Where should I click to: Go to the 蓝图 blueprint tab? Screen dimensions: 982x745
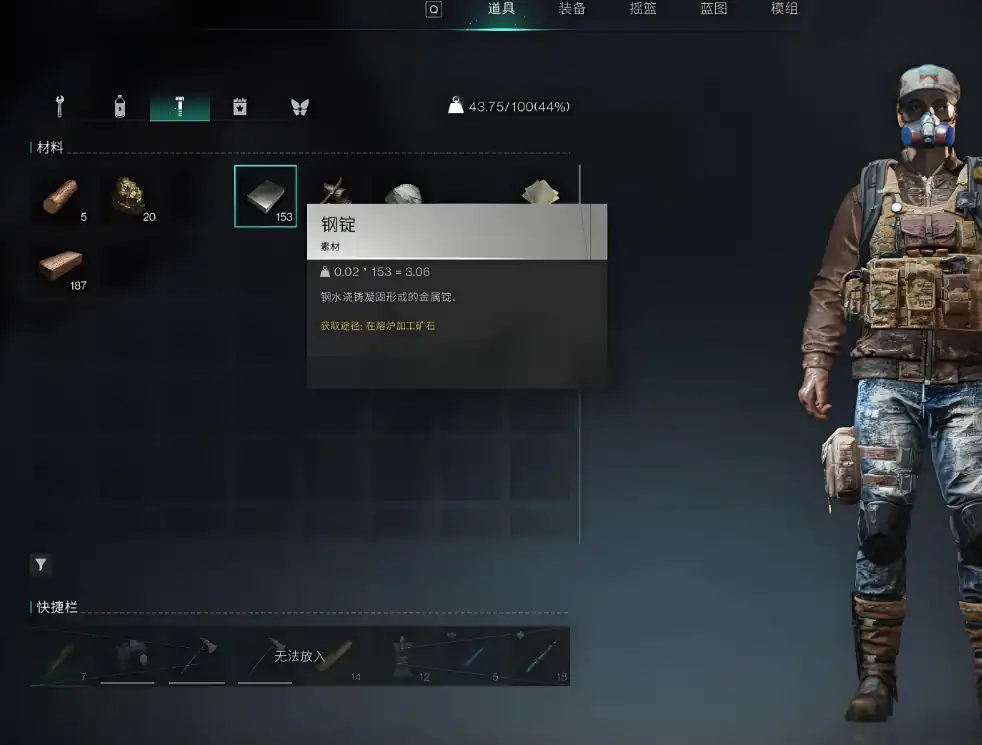(714, 9)
